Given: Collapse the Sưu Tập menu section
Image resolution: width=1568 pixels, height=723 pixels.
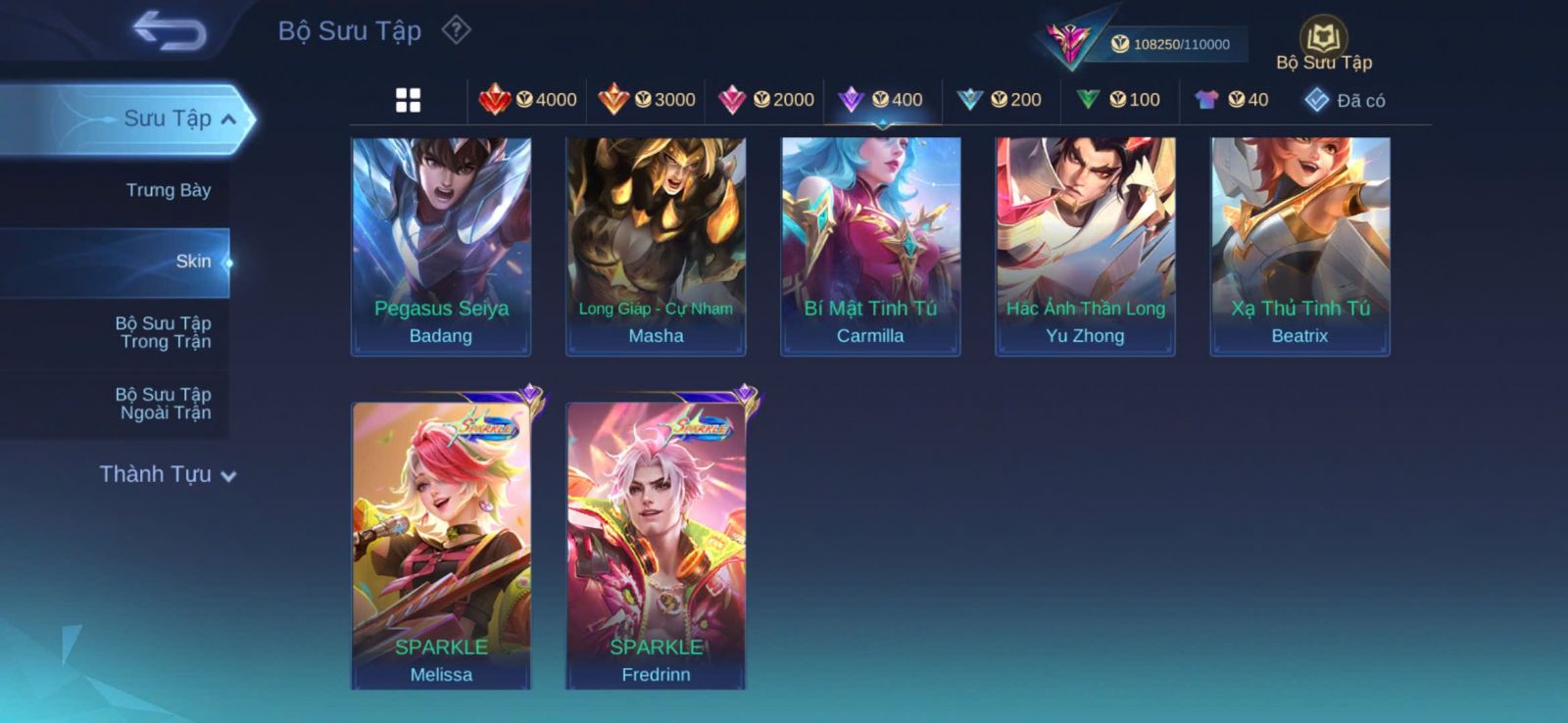Looking at the screenshot, I should click(x=228, y=120).
